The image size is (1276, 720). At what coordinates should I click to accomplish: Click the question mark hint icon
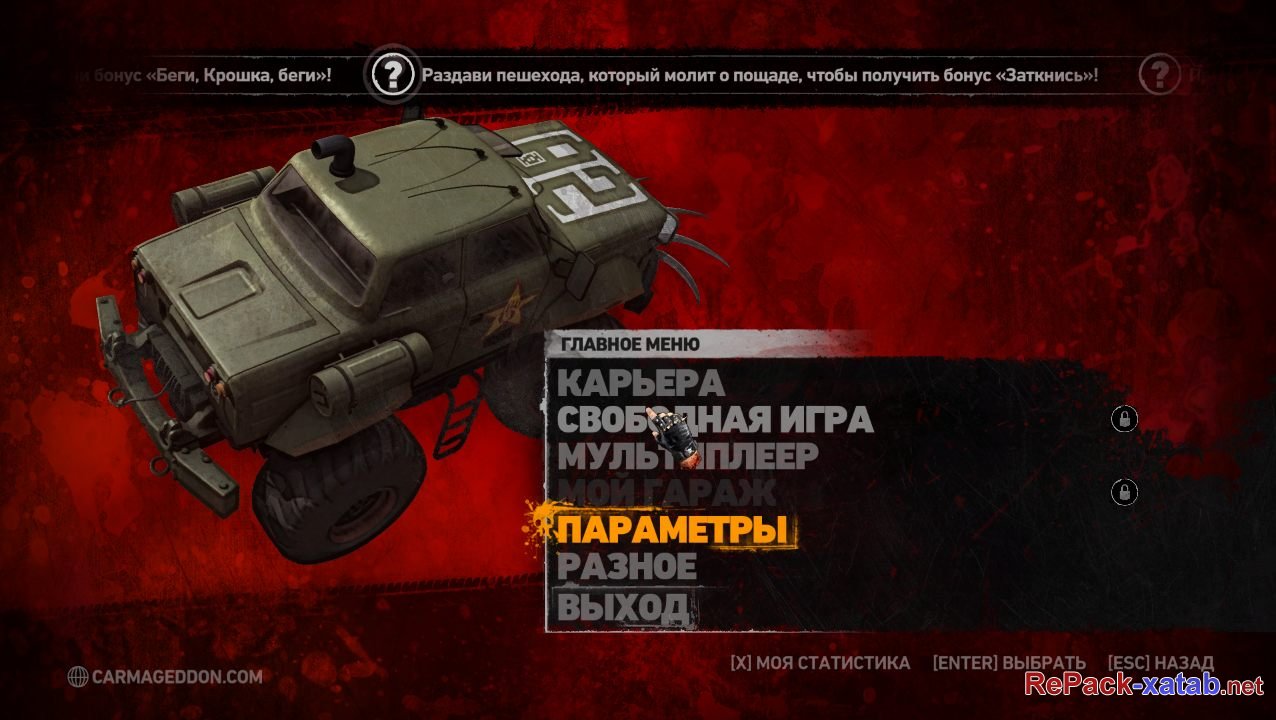(x=393, y=74)
